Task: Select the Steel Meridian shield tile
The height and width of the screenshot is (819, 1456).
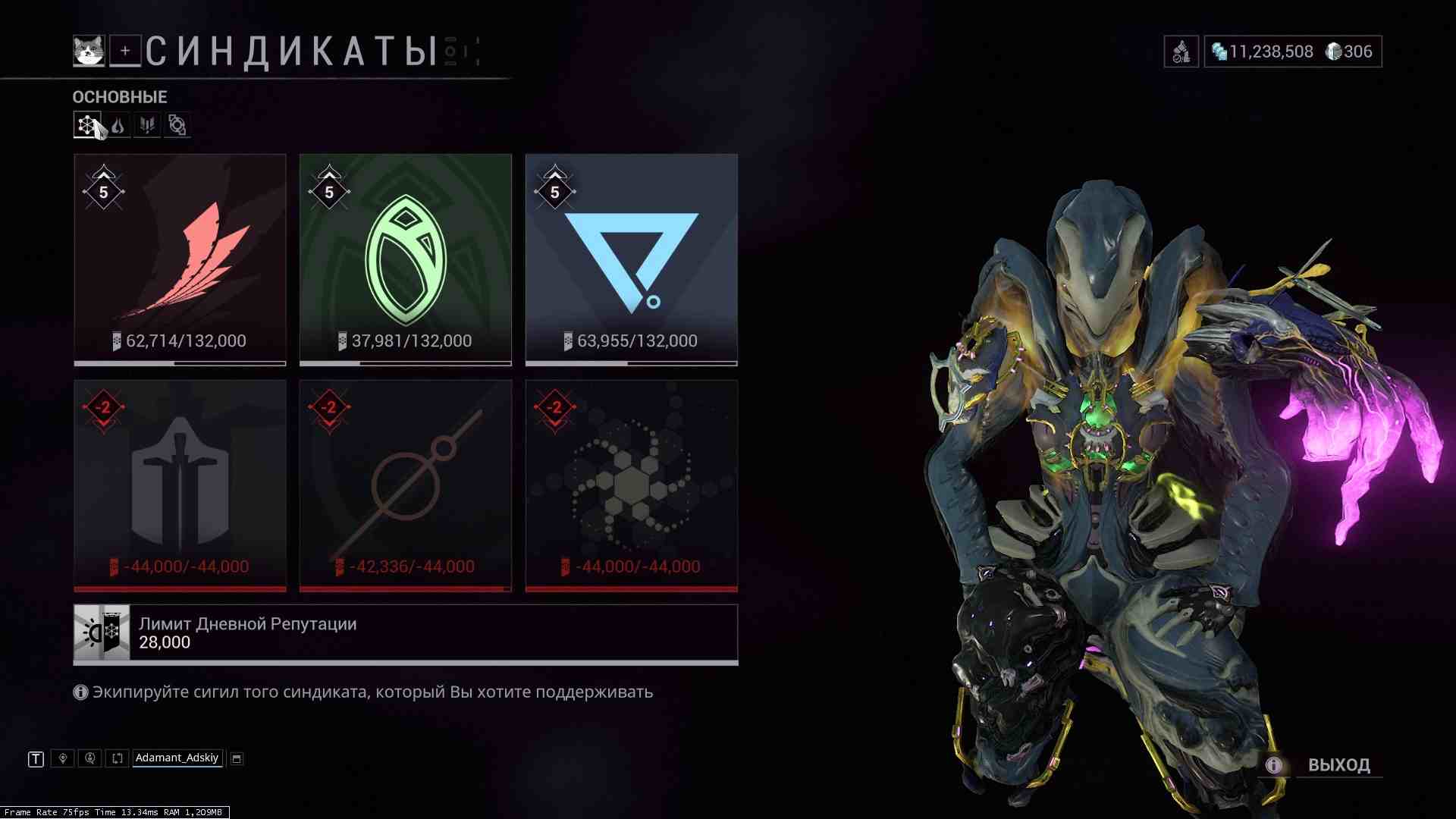Action: tap(180, 485)
